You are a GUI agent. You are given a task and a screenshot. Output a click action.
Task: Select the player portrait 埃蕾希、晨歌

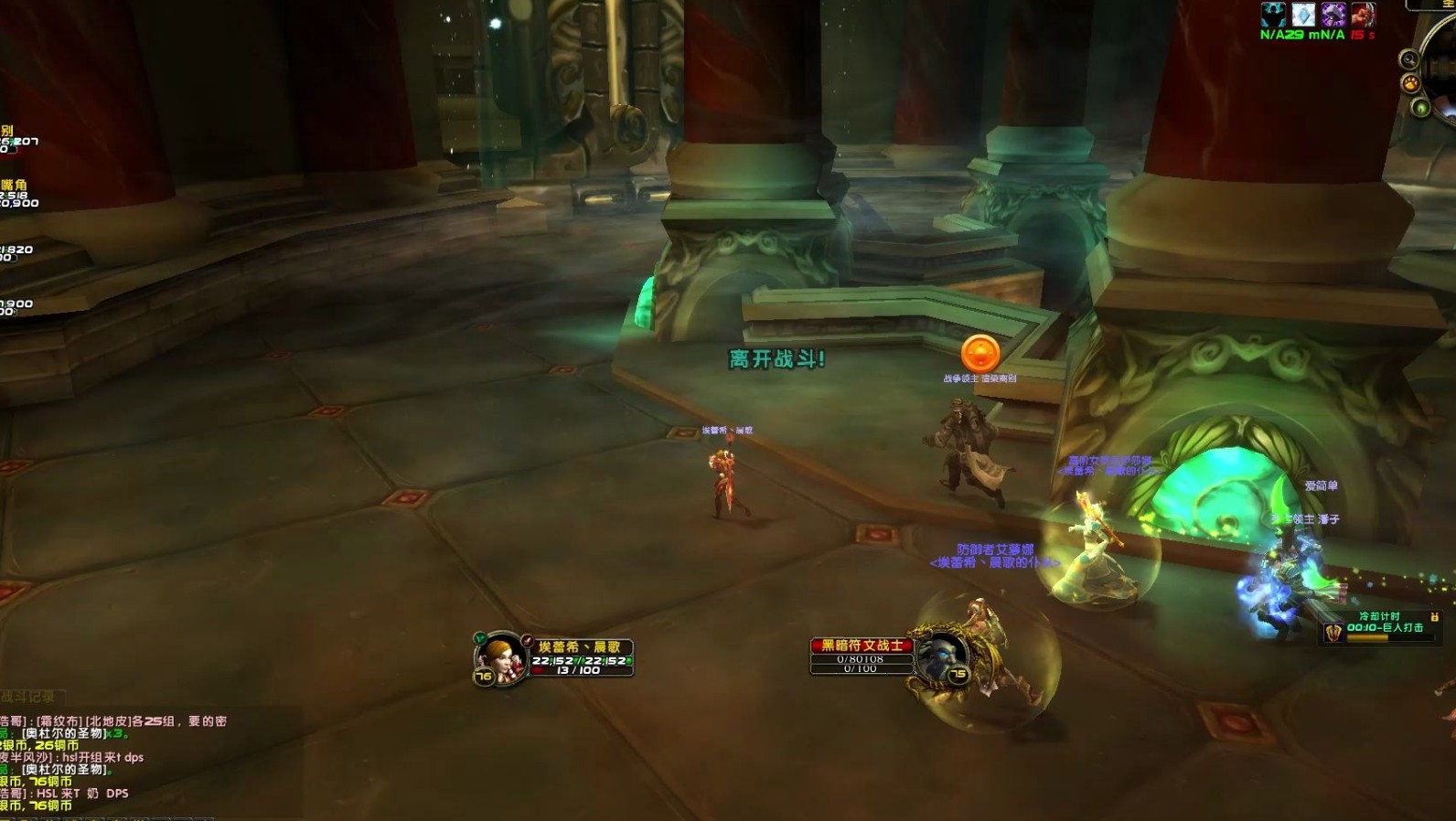pyautogui.click(x=498, y=656)
